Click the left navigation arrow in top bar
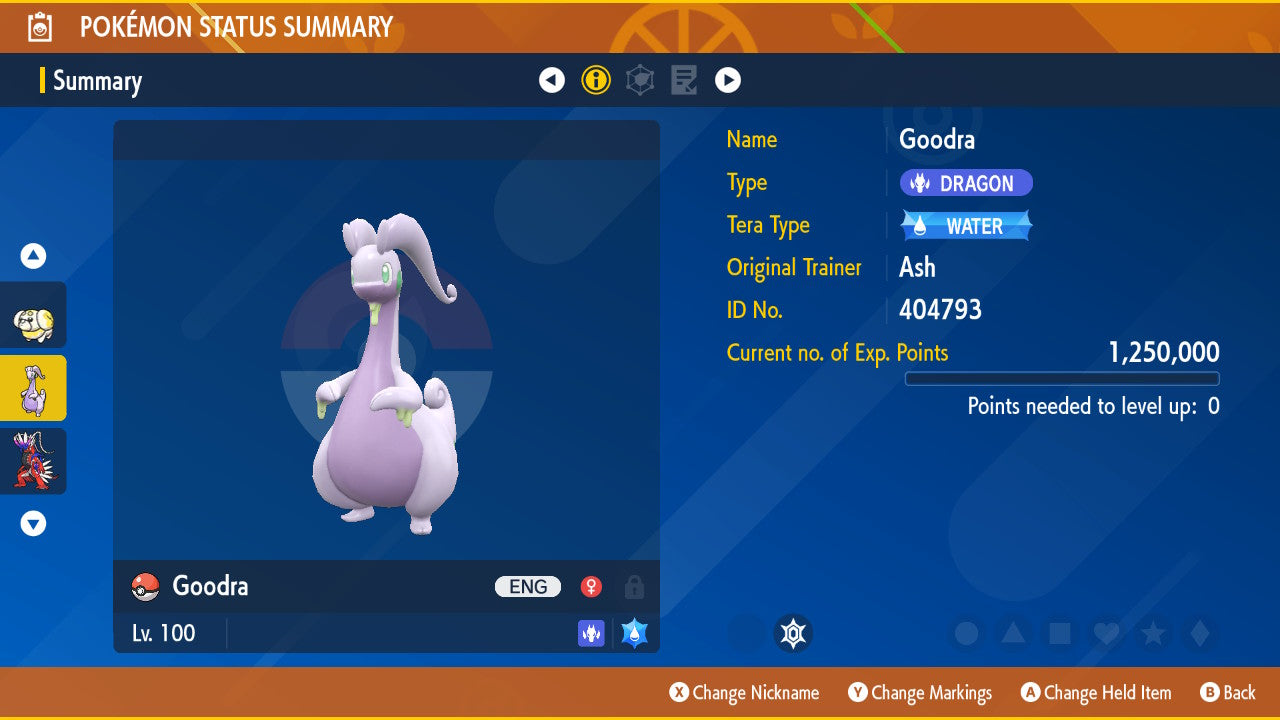 pos(552,79)
